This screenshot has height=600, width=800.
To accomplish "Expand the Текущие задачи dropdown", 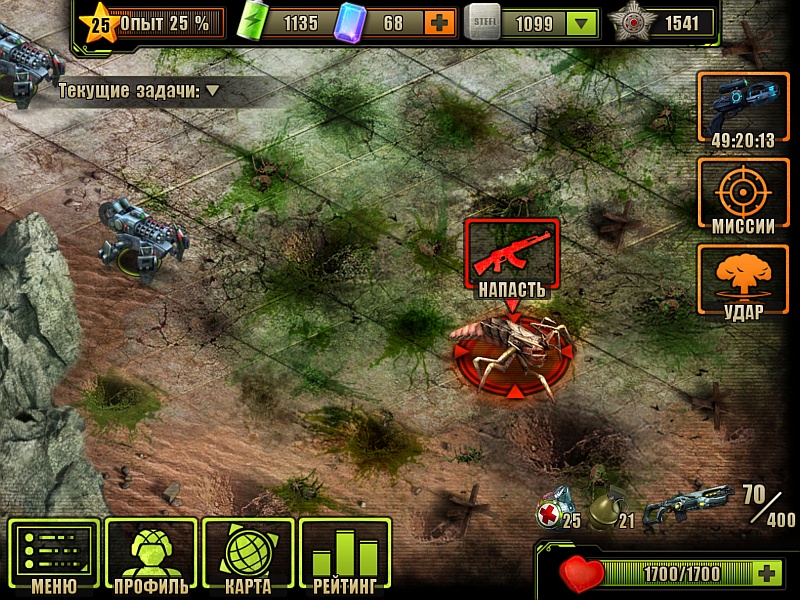I will [x=213, y=91].
